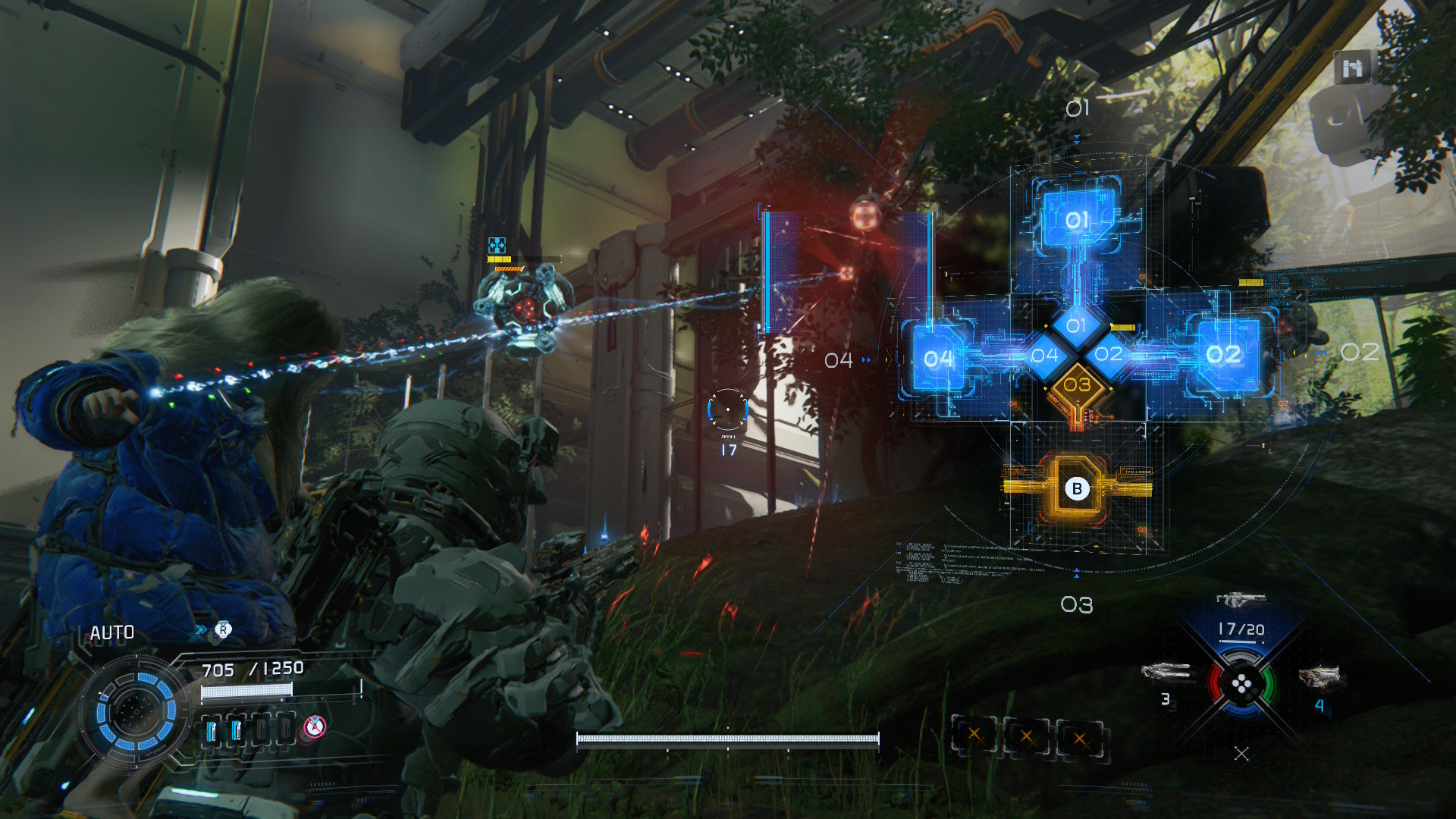Viewport: 1456px width, 819px height.
Task: Select the large blue 04 square node
Action: coord(938,359)
